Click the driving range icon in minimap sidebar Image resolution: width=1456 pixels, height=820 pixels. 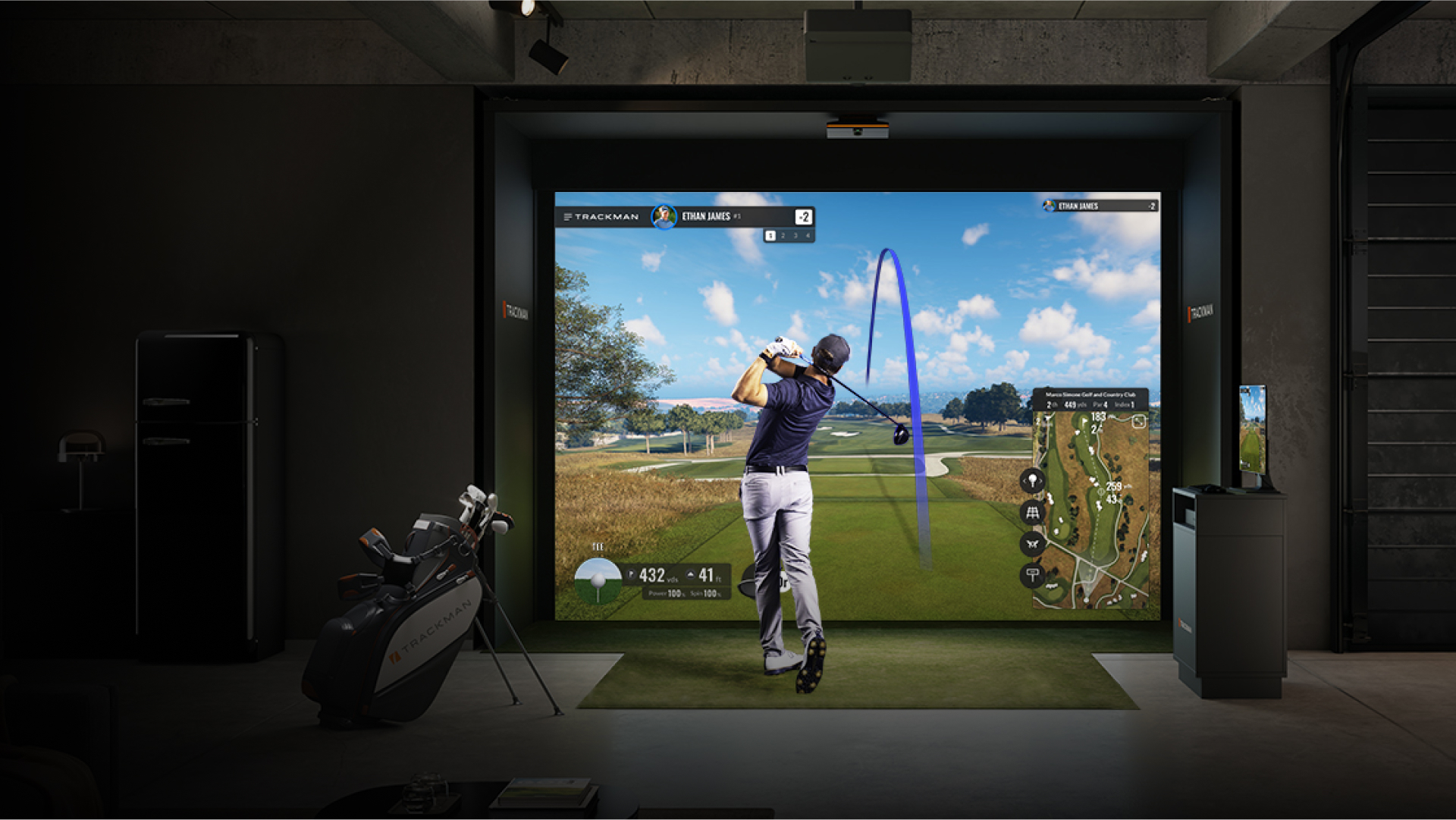(x=1033, y=514)
